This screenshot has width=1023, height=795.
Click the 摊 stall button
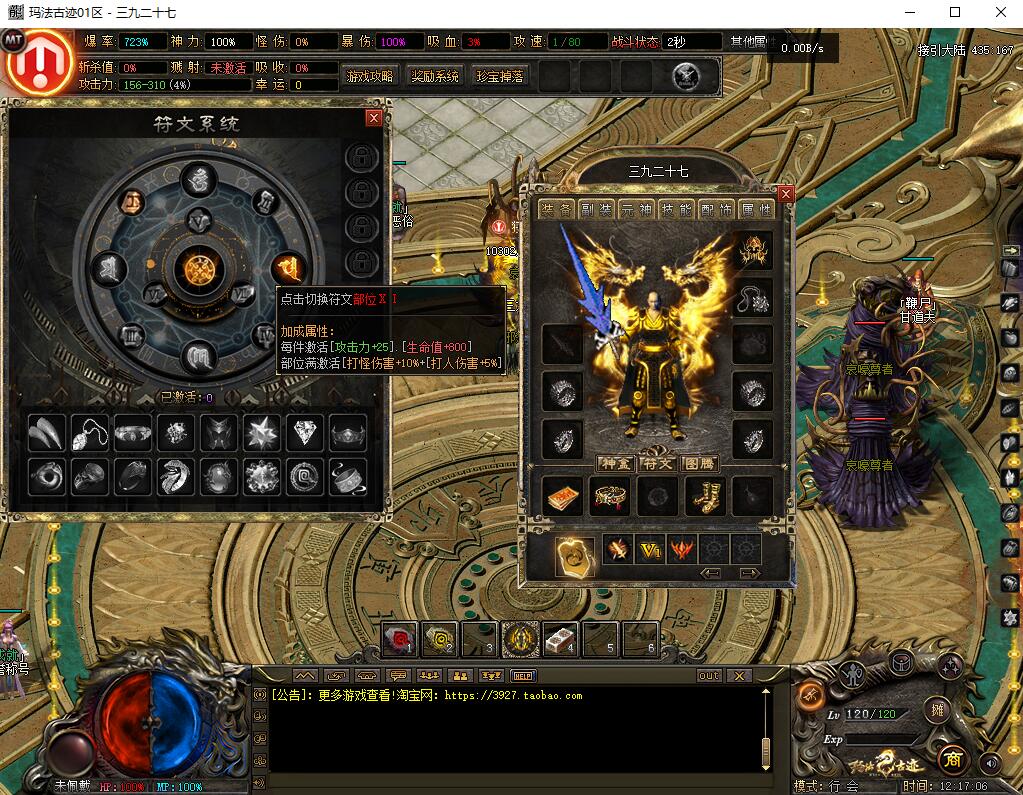click(937, 709)
